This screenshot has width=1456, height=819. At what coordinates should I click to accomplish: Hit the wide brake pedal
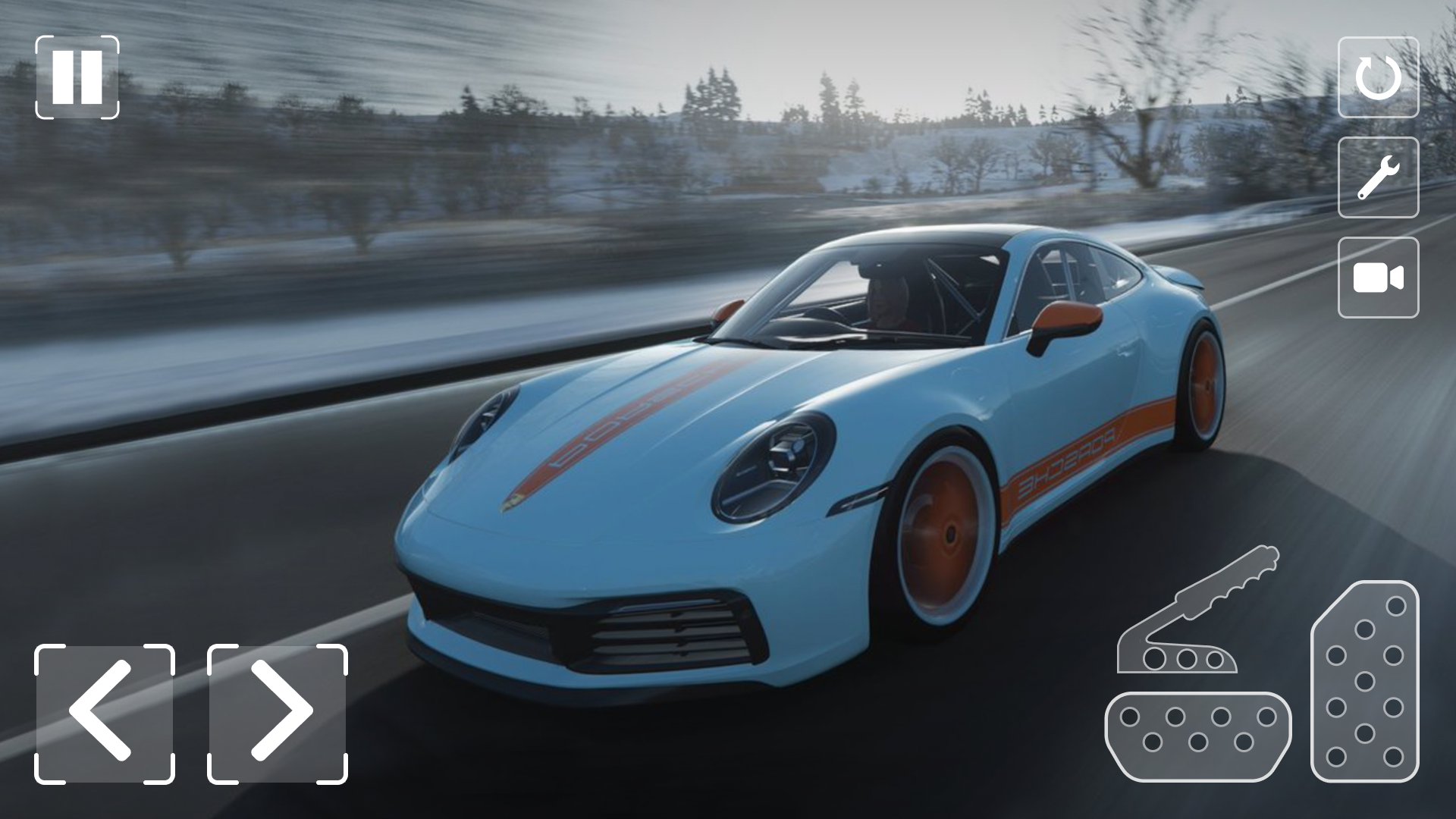tap(1197, 736)
